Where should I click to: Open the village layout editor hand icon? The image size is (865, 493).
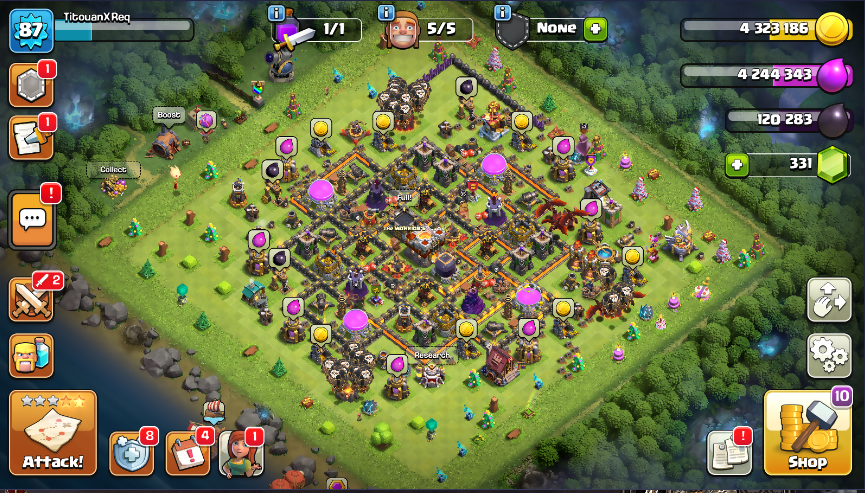(x=829, y=300)
